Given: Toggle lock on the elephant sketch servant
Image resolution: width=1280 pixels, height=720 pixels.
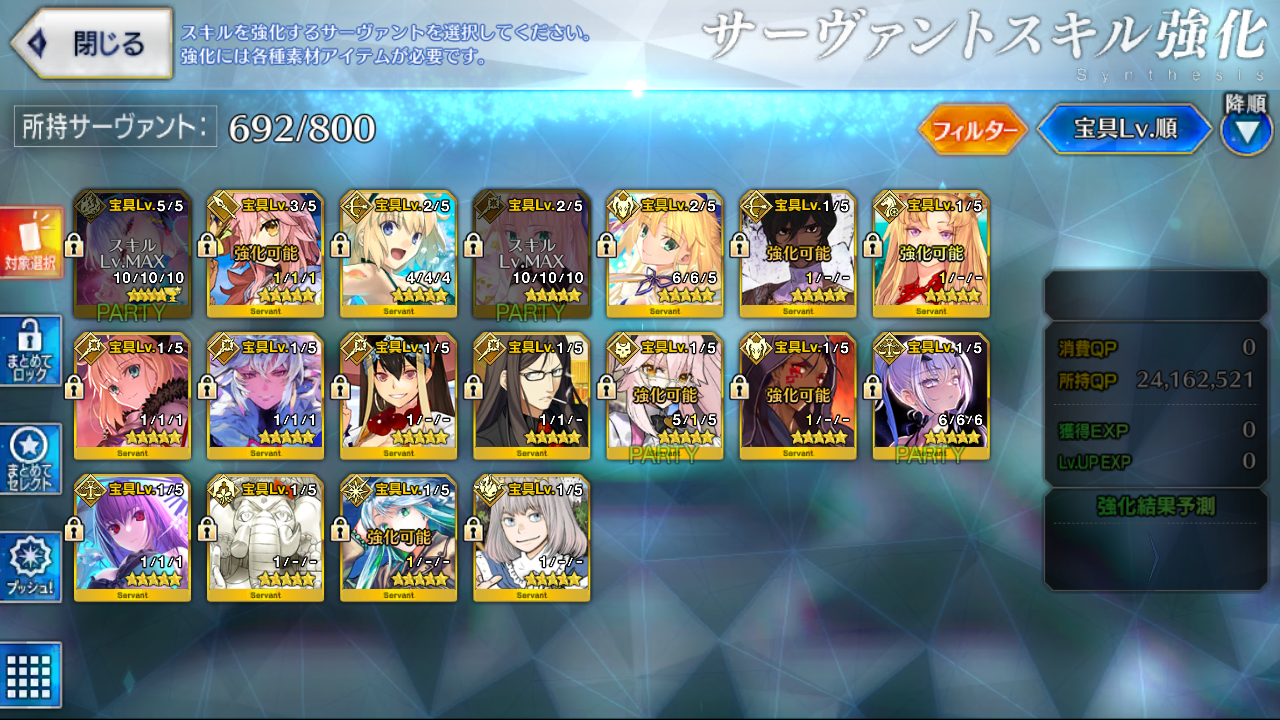Looking at the screenshot, I should coord(207,529).
